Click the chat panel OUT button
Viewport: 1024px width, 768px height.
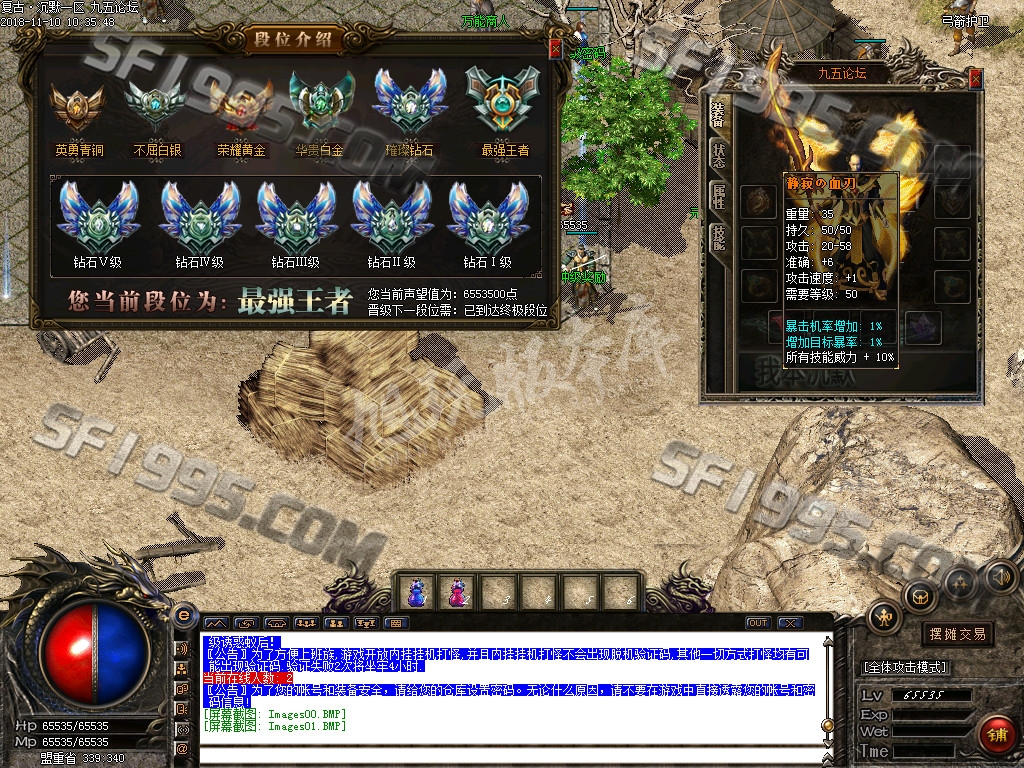pyautogui.click(x=758, y=623)
